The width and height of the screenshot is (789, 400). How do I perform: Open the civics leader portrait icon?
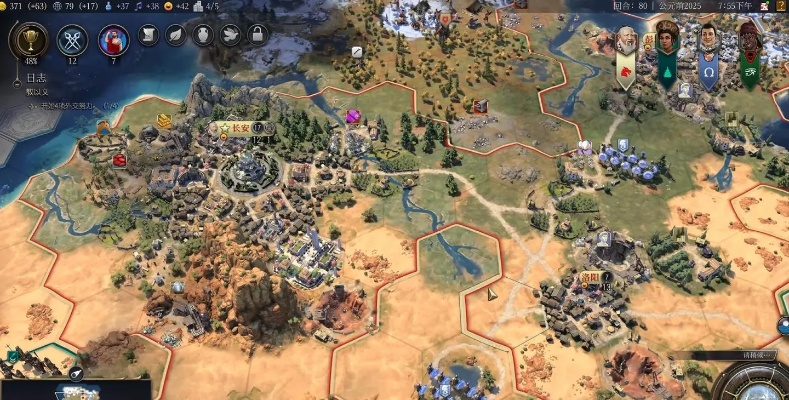pyautogui.click(x=113, y=40)
